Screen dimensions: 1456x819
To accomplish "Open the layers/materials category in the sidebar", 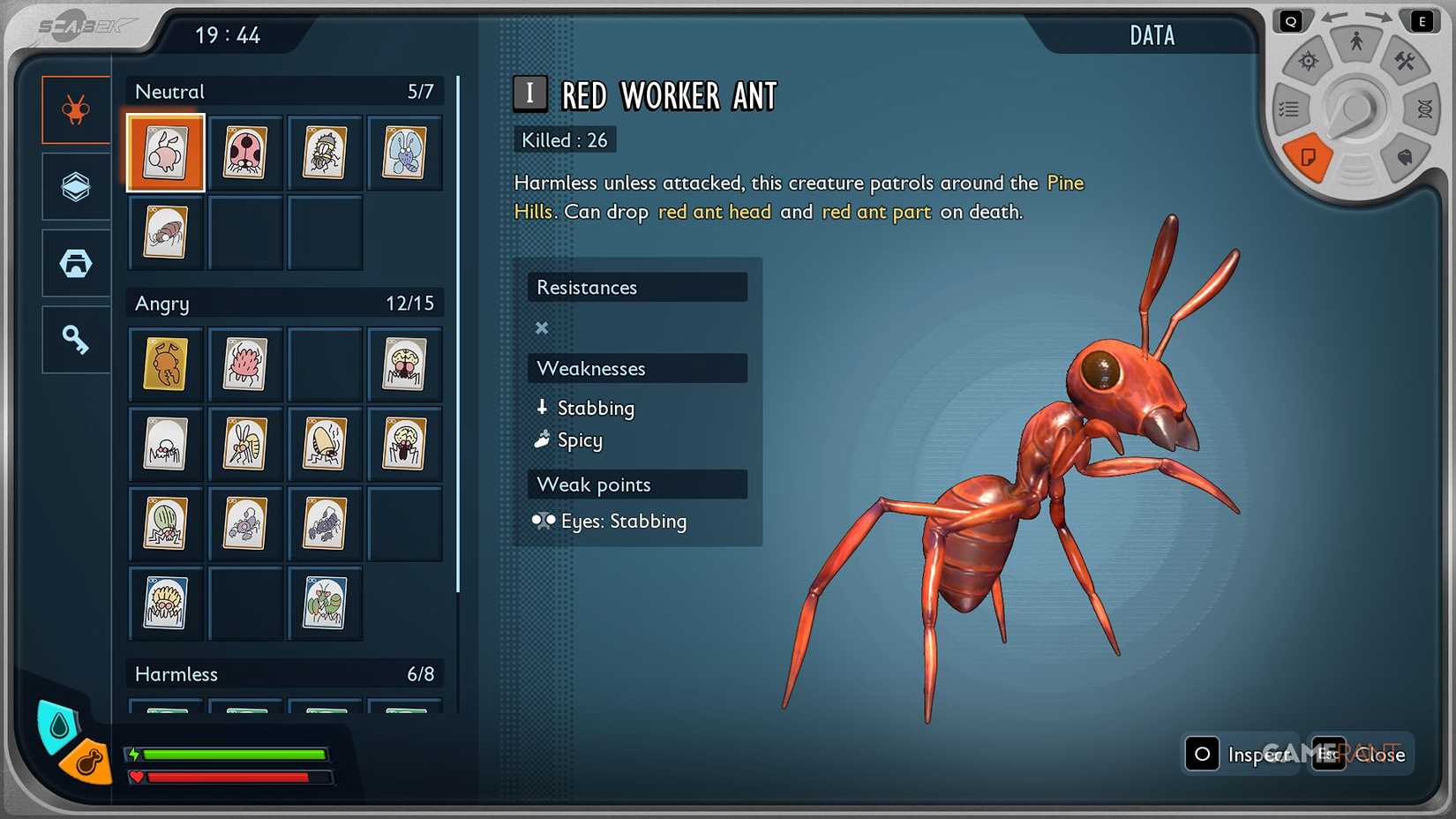I will point(75,186).
